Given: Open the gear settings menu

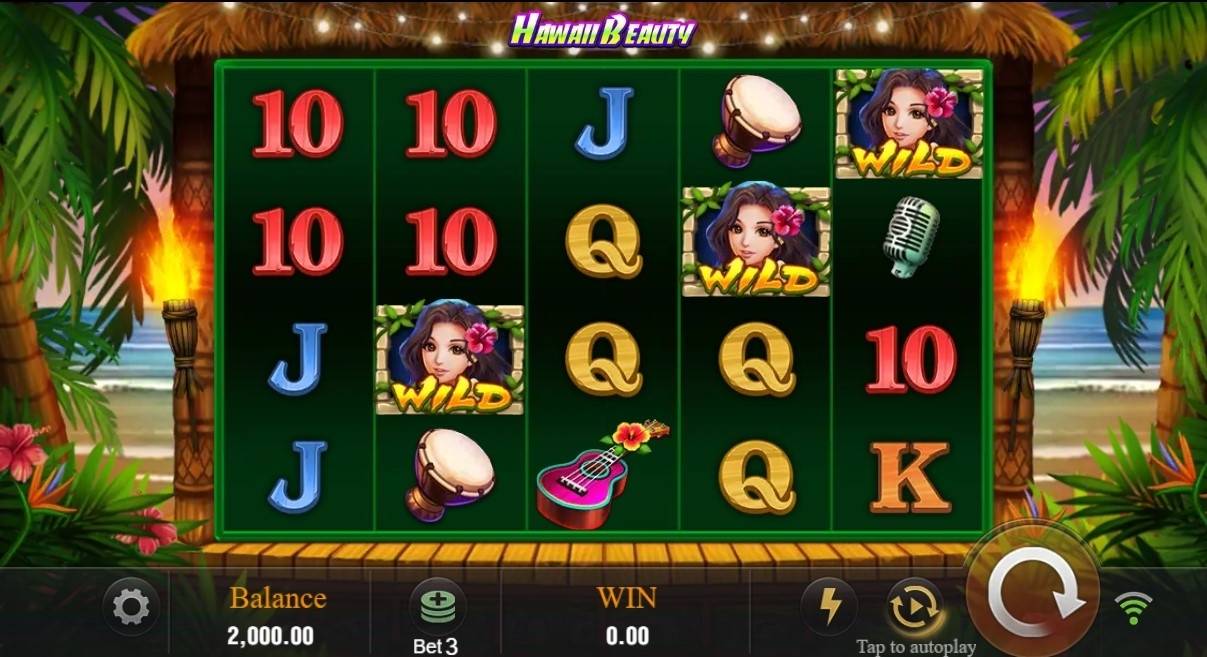Looking at the screenshot, I should [131, 606].
